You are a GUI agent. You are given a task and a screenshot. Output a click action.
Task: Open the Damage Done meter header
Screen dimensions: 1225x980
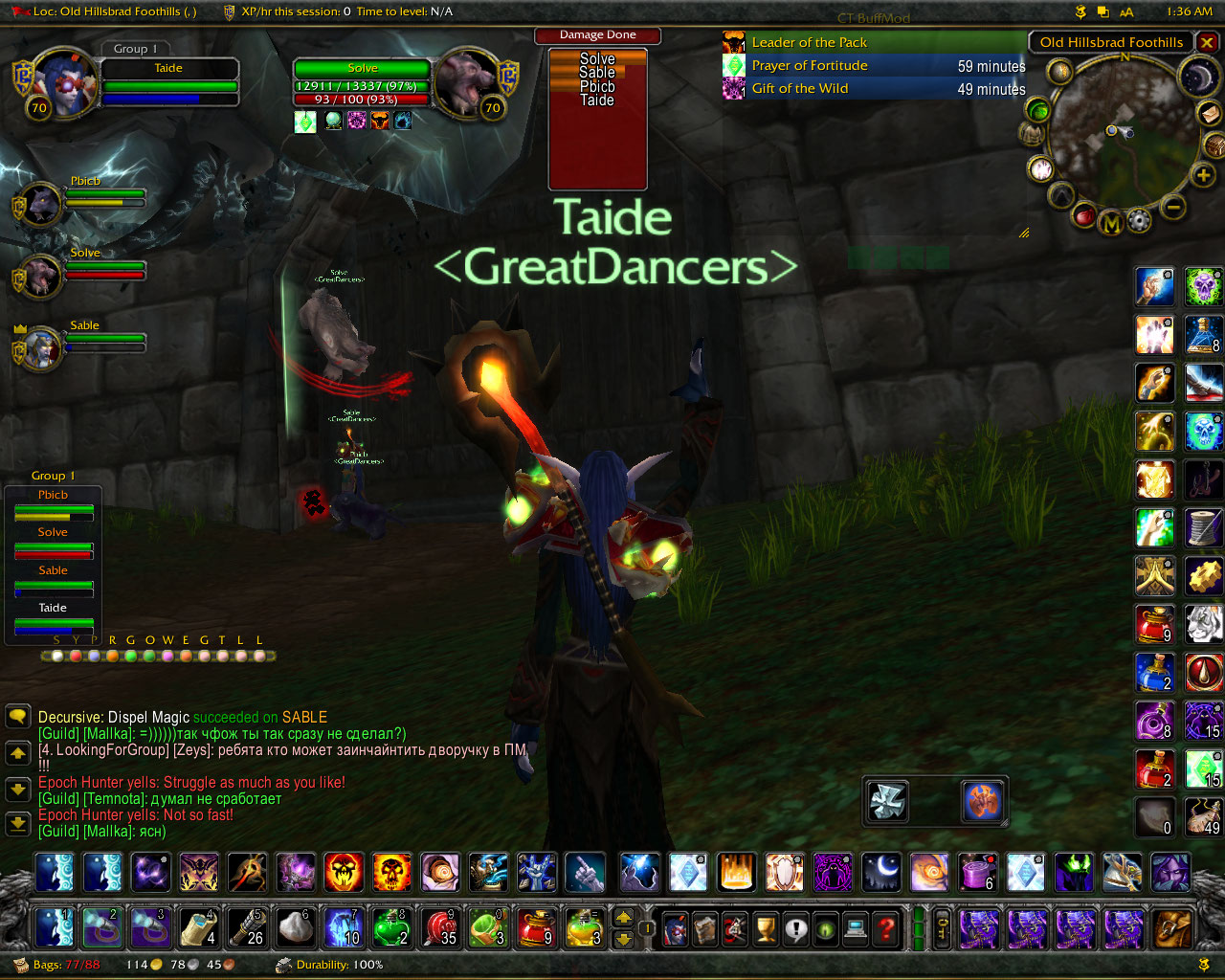click(598, 35)
